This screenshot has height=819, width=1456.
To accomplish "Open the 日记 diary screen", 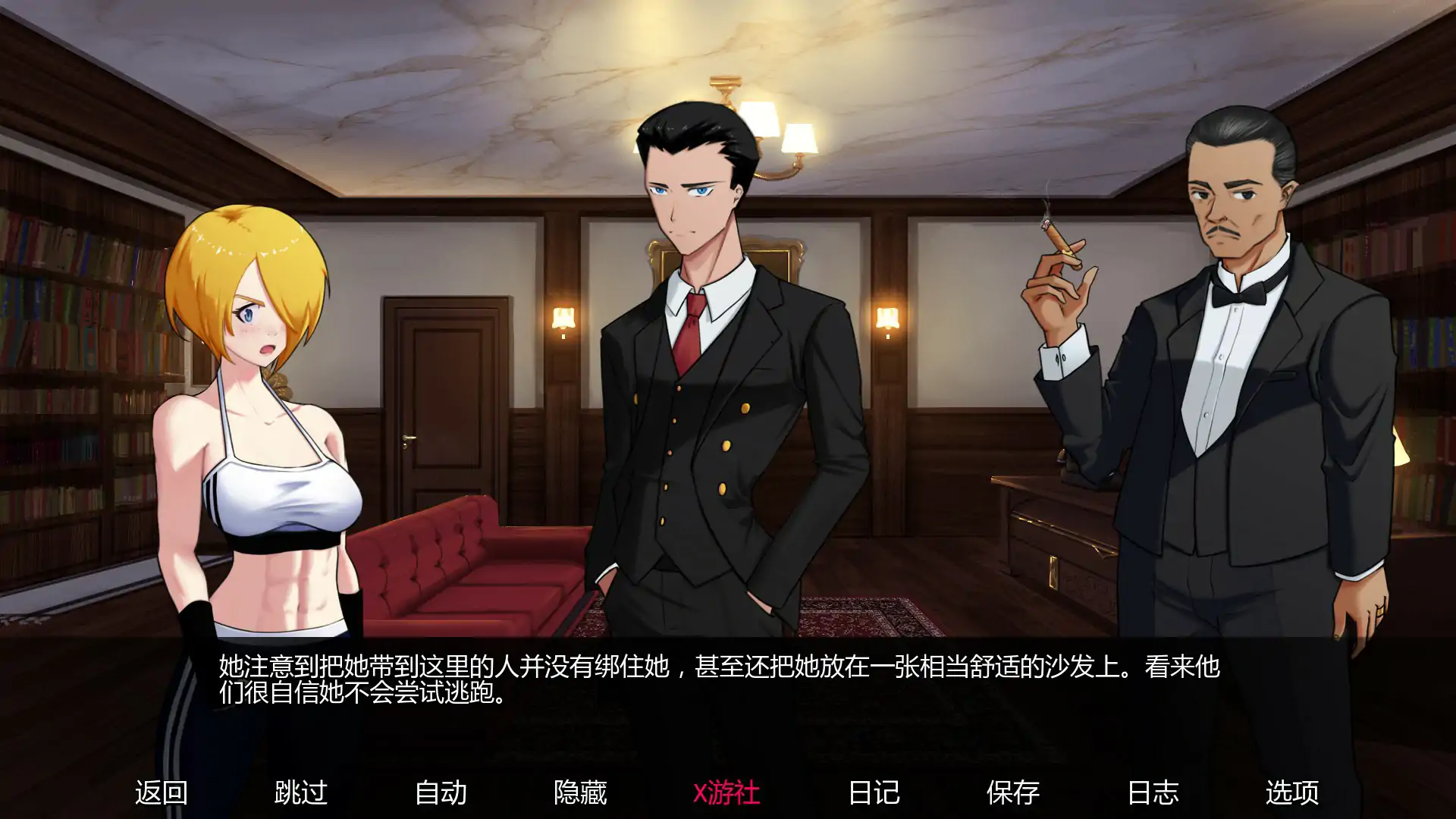I will (x=874, y=793).
